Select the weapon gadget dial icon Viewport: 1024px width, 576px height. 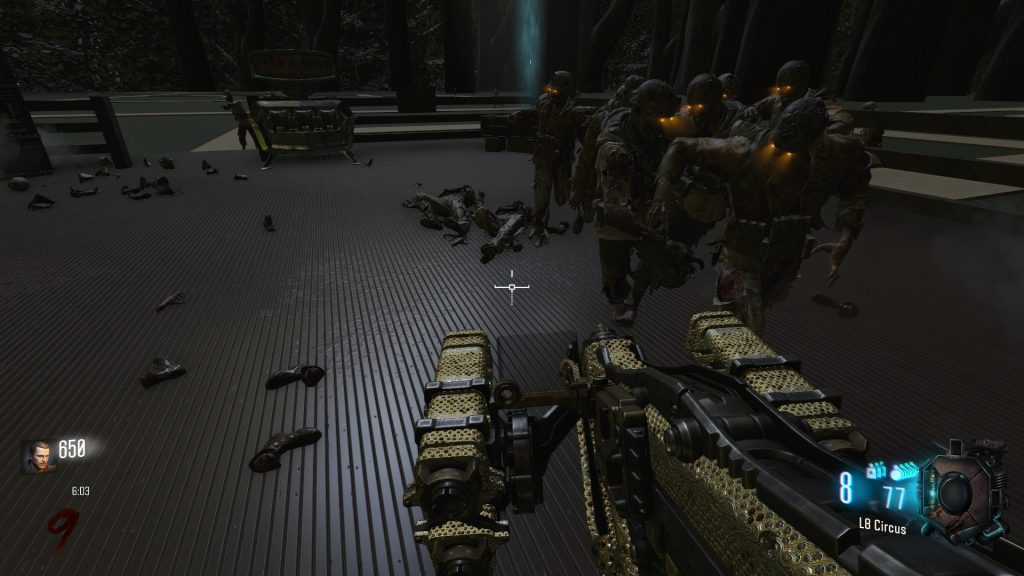click(x=957, y=490)
